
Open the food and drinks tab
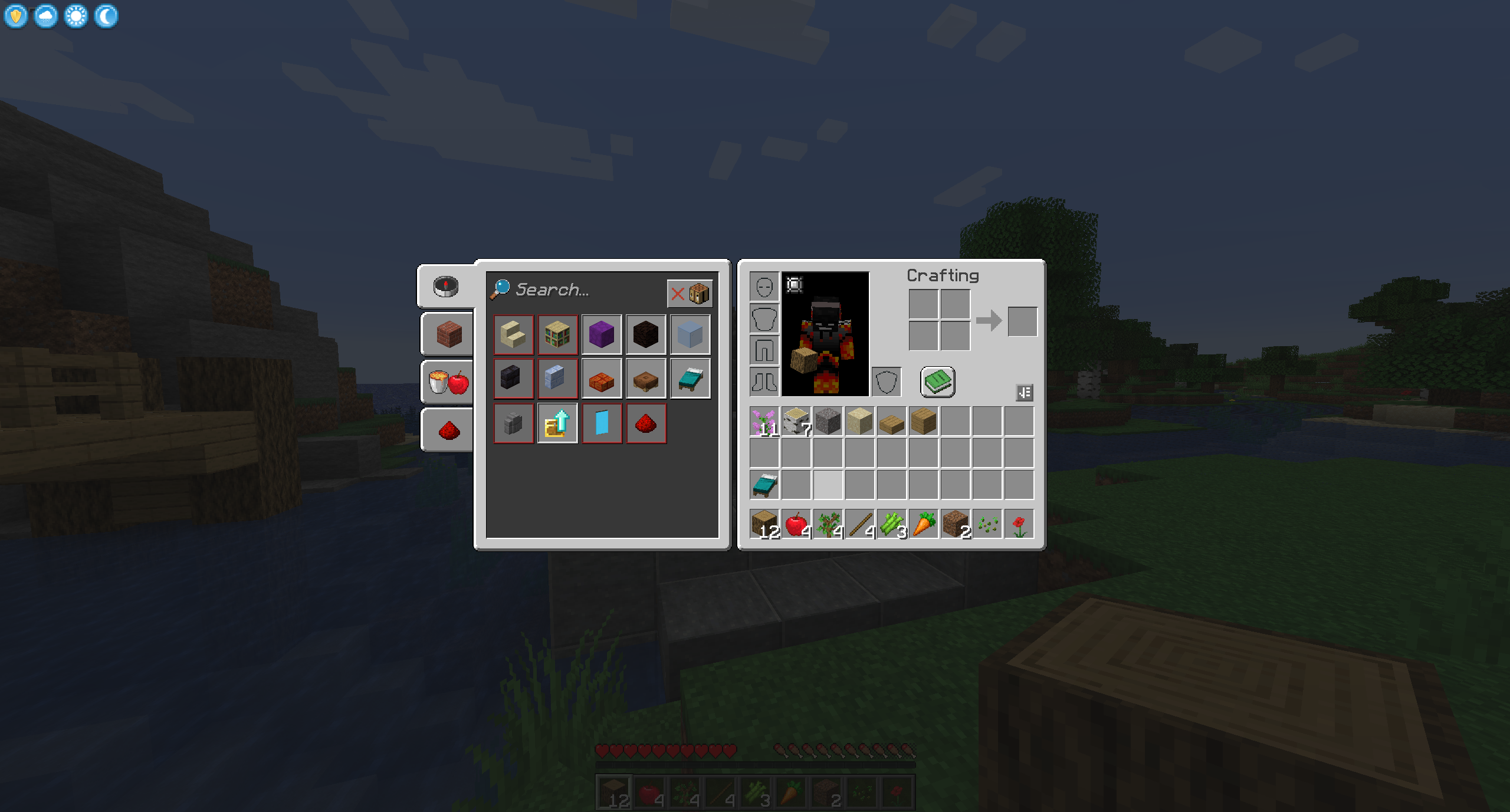pyautogui.click(x=447, y=381)
